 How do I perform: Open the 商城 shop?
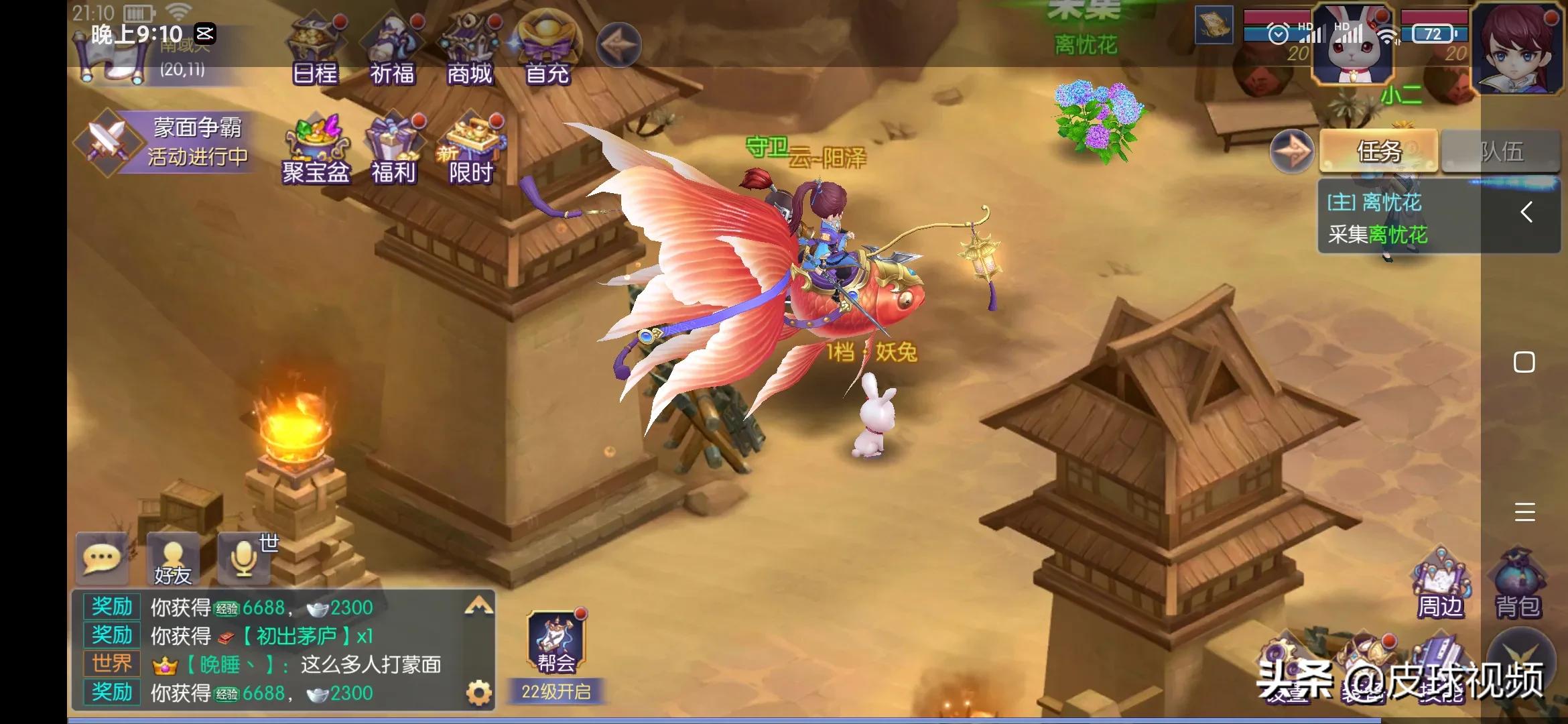pos(470,51)
